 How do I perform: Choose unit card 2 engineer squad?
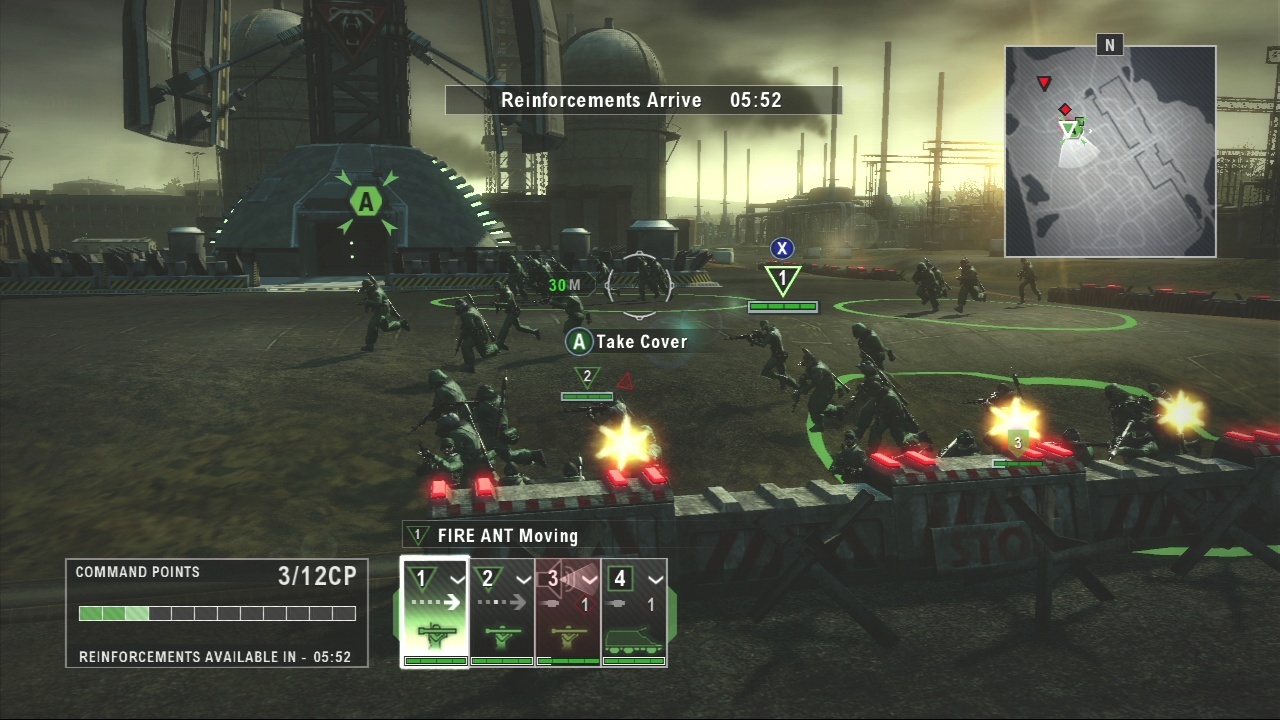click(x=502, y=611)
